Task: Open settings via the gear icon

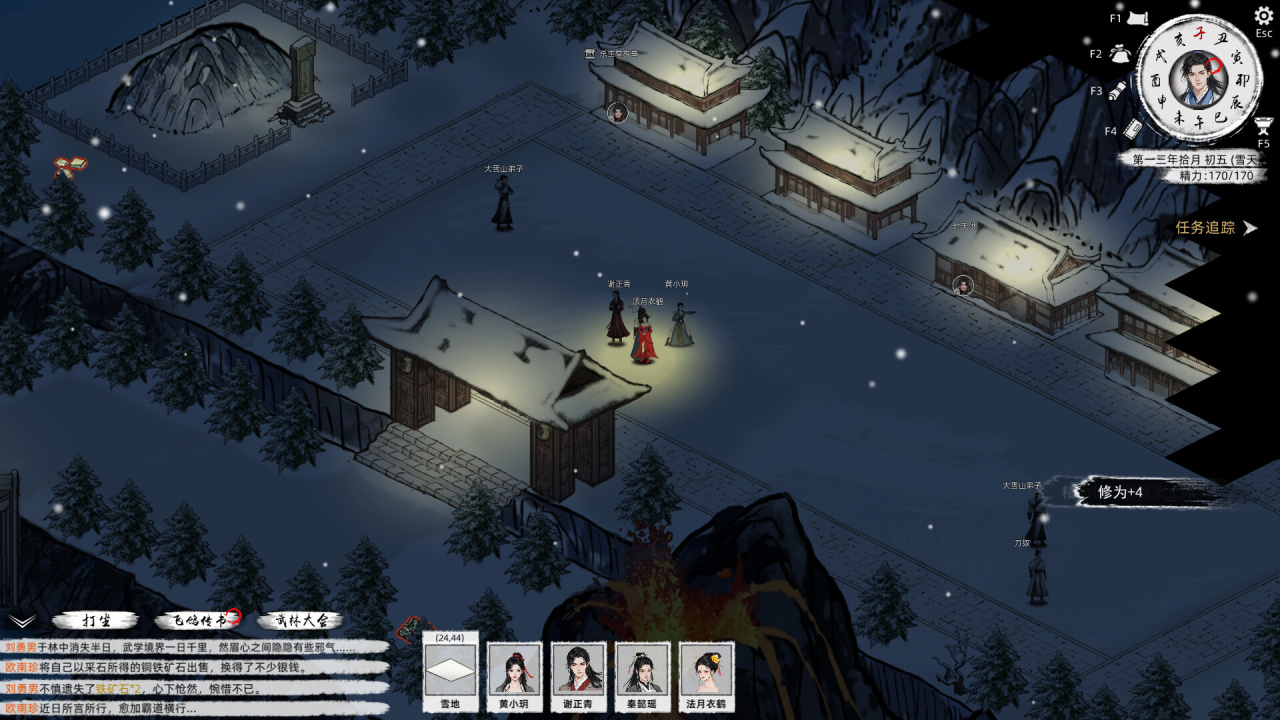Action: (1263, 17)
